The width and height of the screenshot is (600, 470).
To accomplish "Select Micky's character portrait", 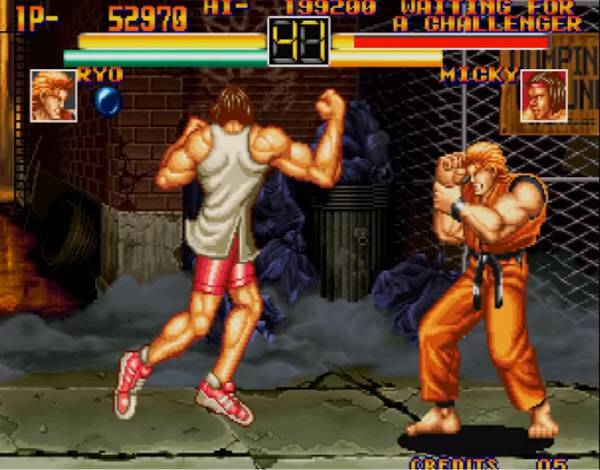I will (543, 96).
